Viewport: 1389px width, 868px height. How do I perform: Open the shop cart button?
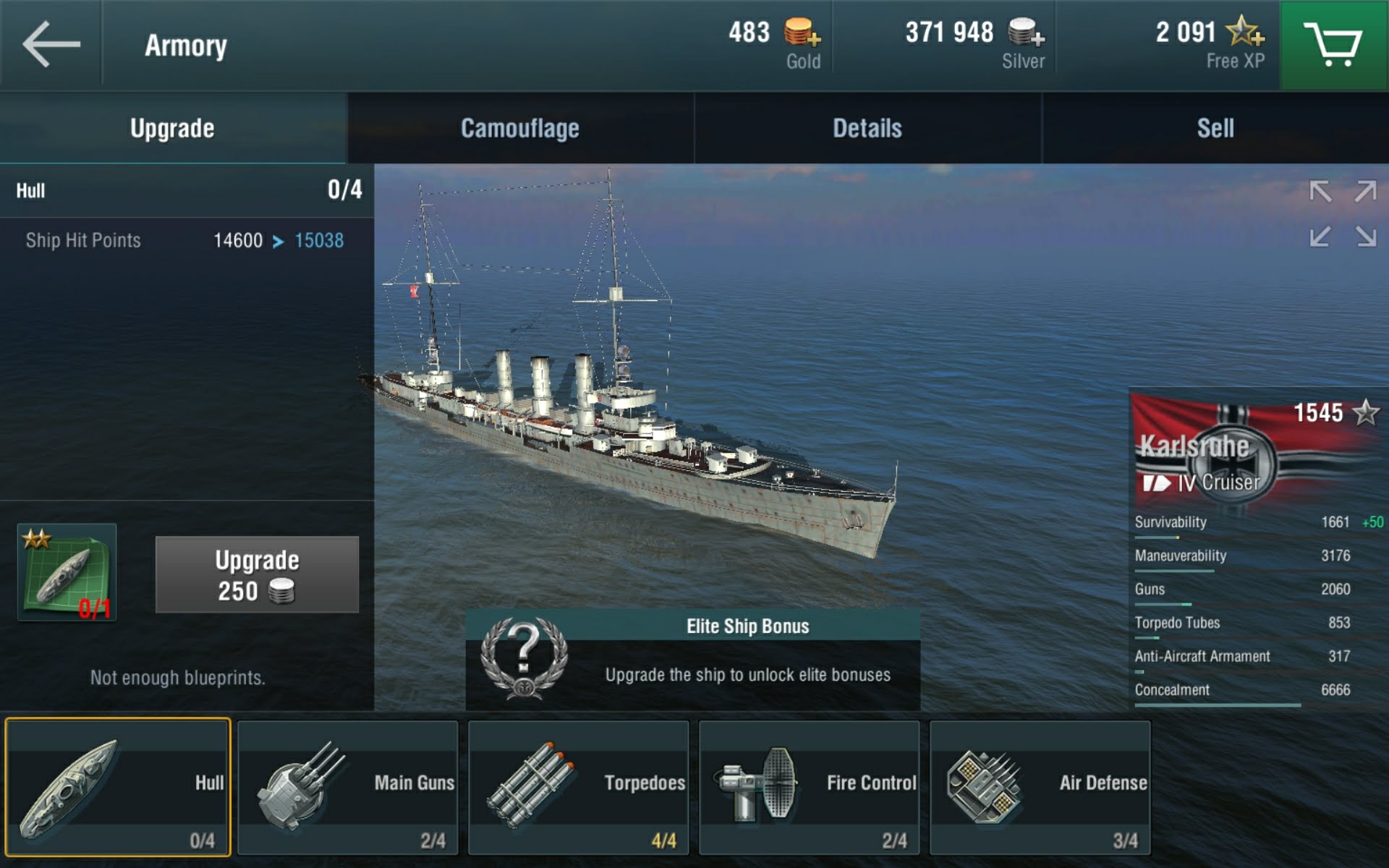[1333, 45]
